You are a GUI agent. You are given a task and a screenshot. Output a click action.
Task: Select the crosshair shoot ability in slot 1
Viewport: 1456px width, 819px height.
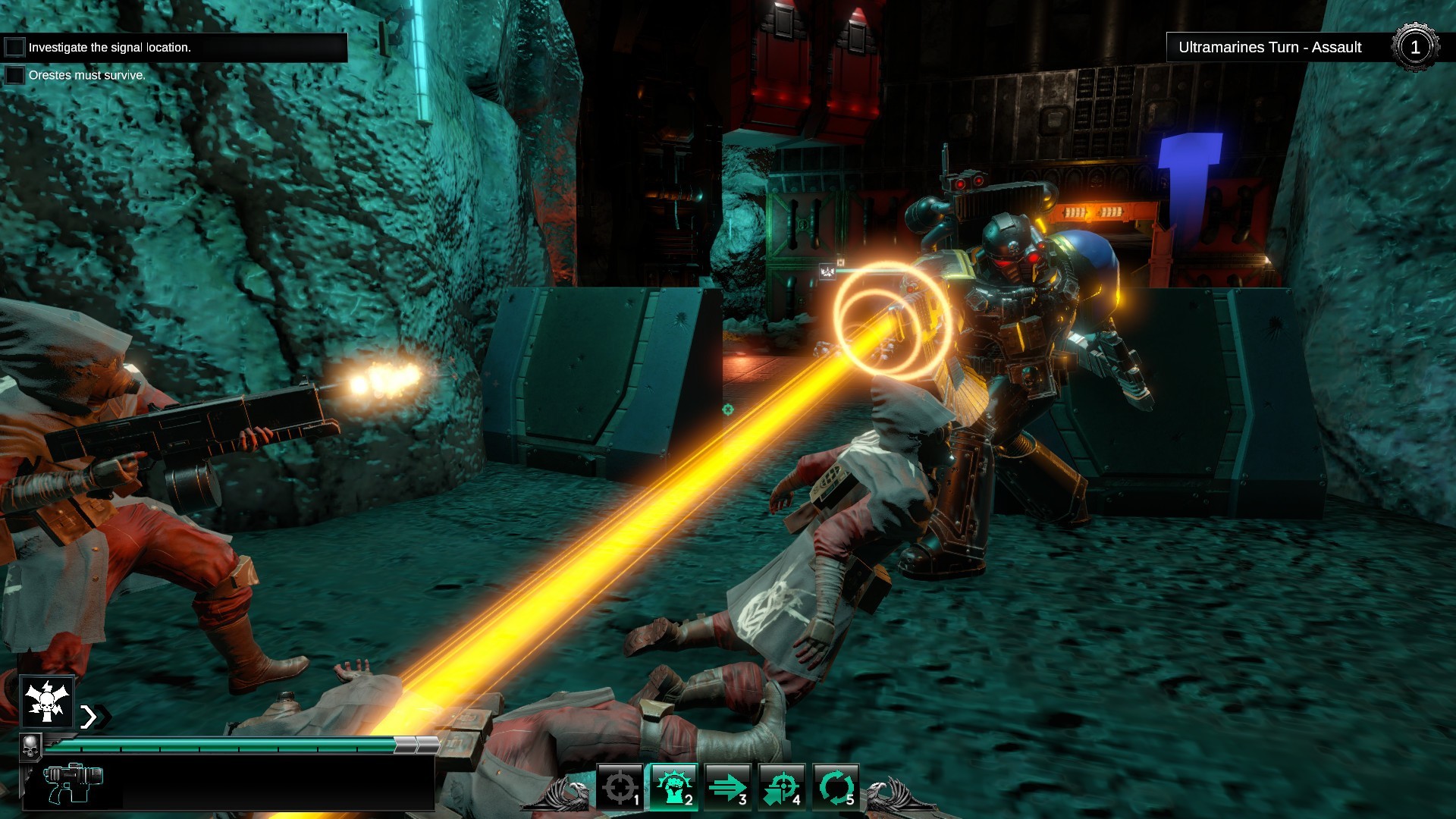tap(620, 786)
